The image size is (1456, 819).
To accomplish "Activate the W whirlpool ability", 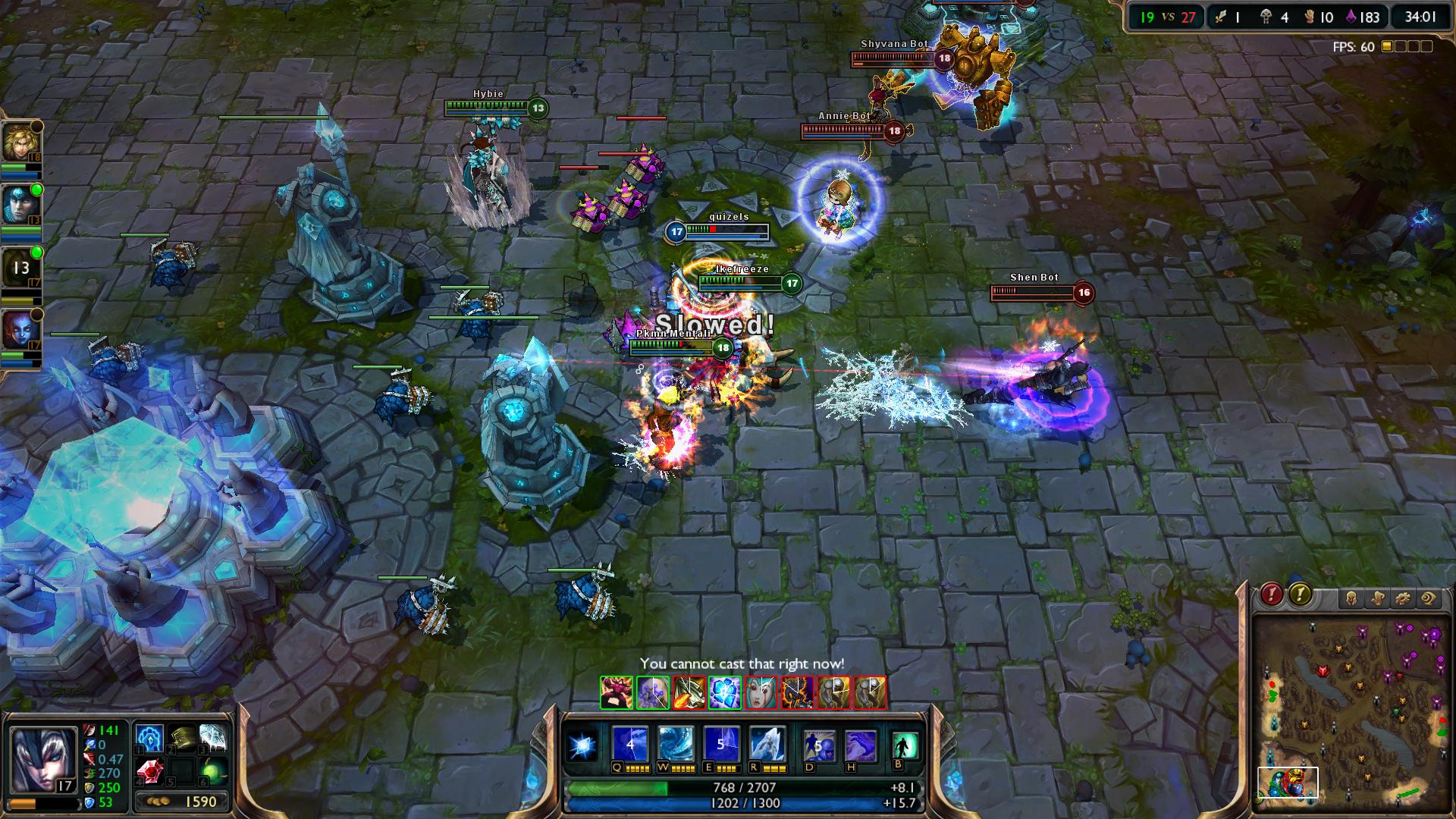I will (675, 744).
